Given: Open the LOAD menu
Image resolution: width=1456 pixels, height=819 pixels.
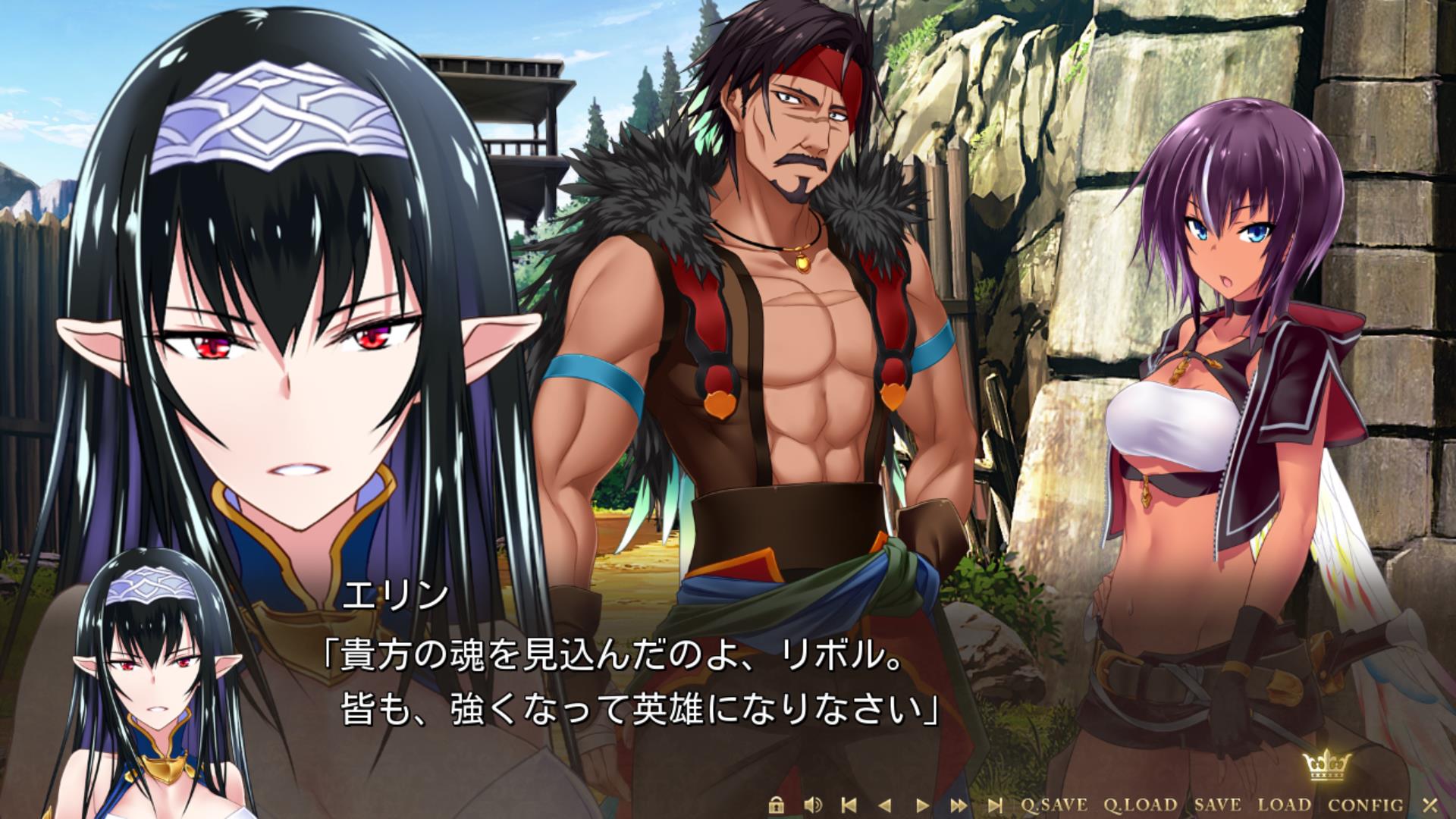Looking at the screenshot, I should click(1285, 805).
